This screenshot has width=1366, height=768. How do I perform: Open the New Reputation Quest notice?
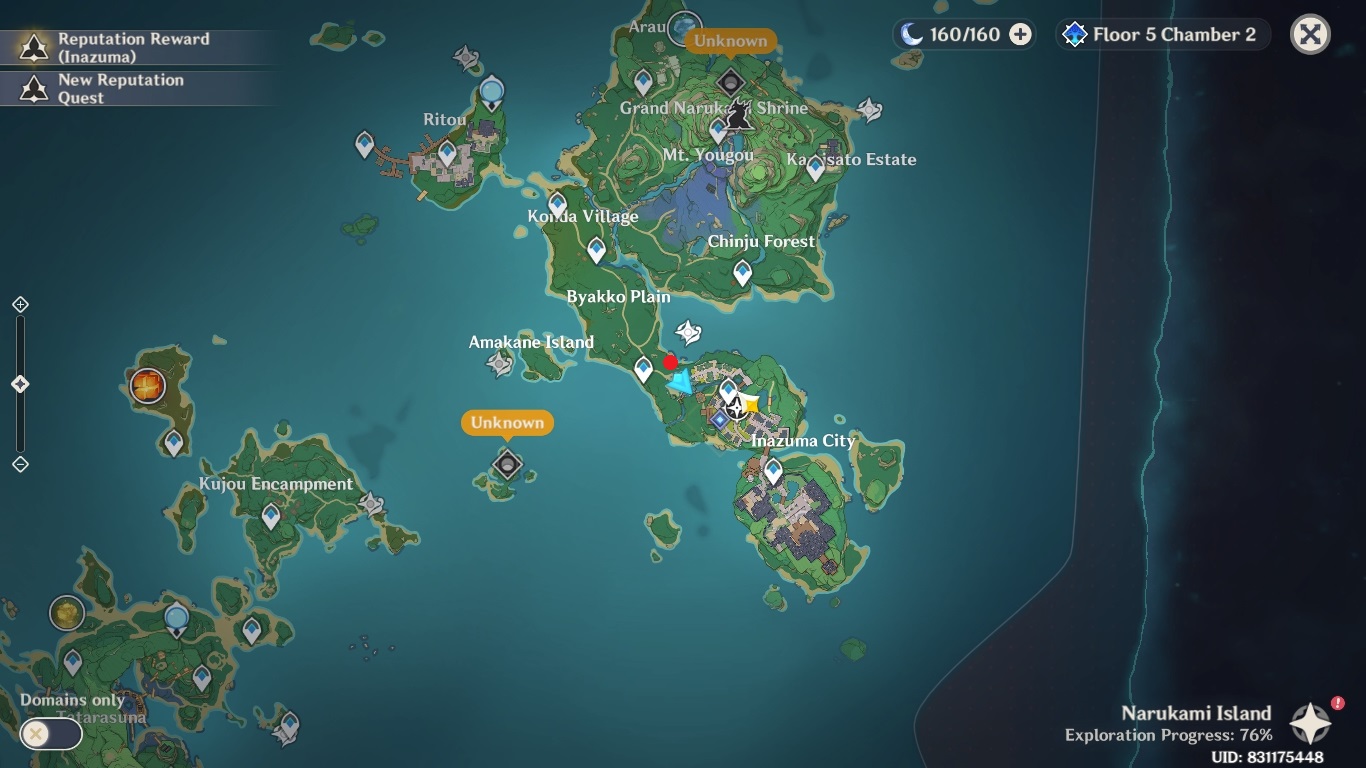[x=120, y=88]
